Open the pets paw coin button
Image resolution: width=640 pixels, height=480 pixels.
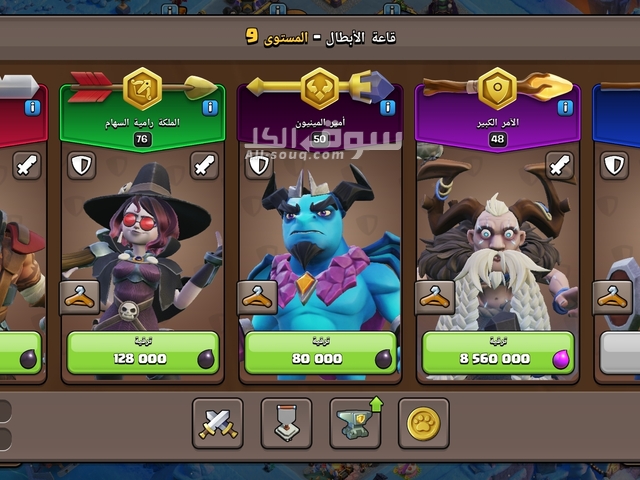coord(423,425)
